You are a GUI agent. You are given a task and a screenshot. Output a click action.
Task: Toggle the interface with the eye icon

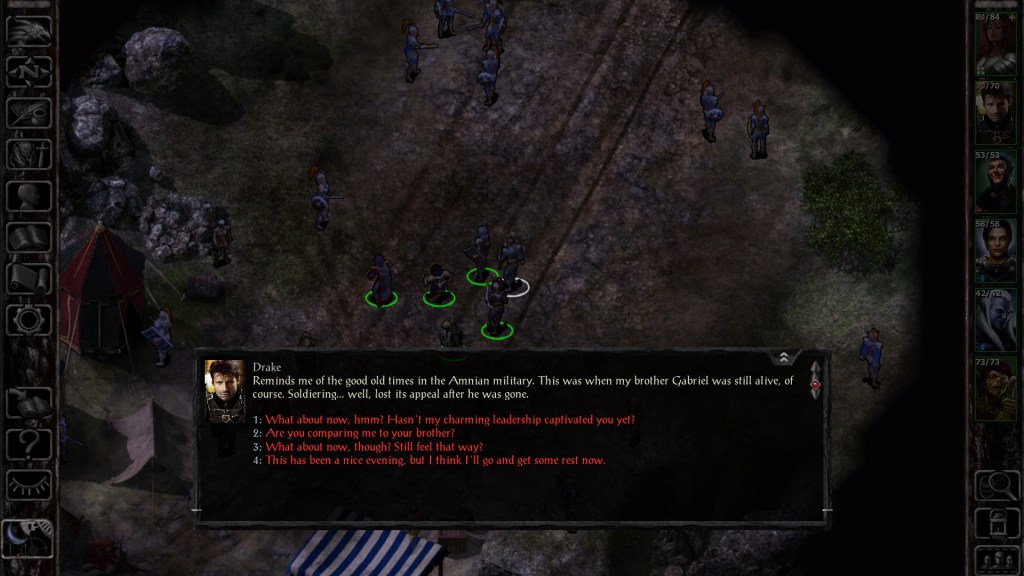click(29, 485)
